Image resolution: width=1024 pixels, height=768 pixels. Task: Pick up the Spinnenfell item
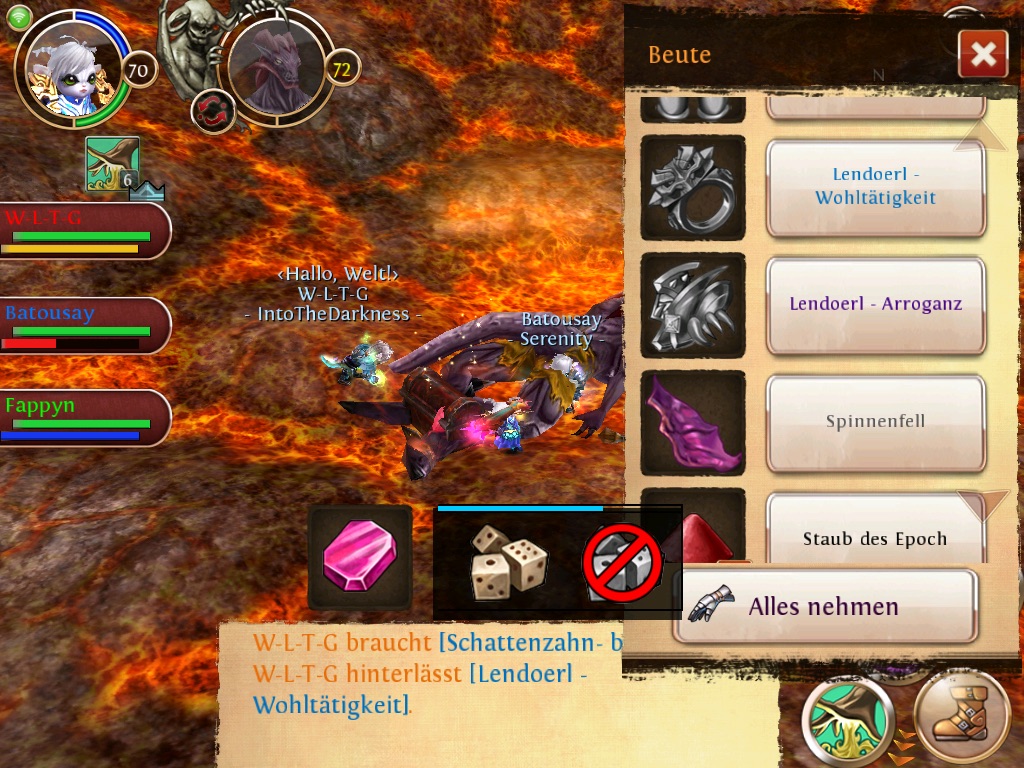(x=876, y=421)
